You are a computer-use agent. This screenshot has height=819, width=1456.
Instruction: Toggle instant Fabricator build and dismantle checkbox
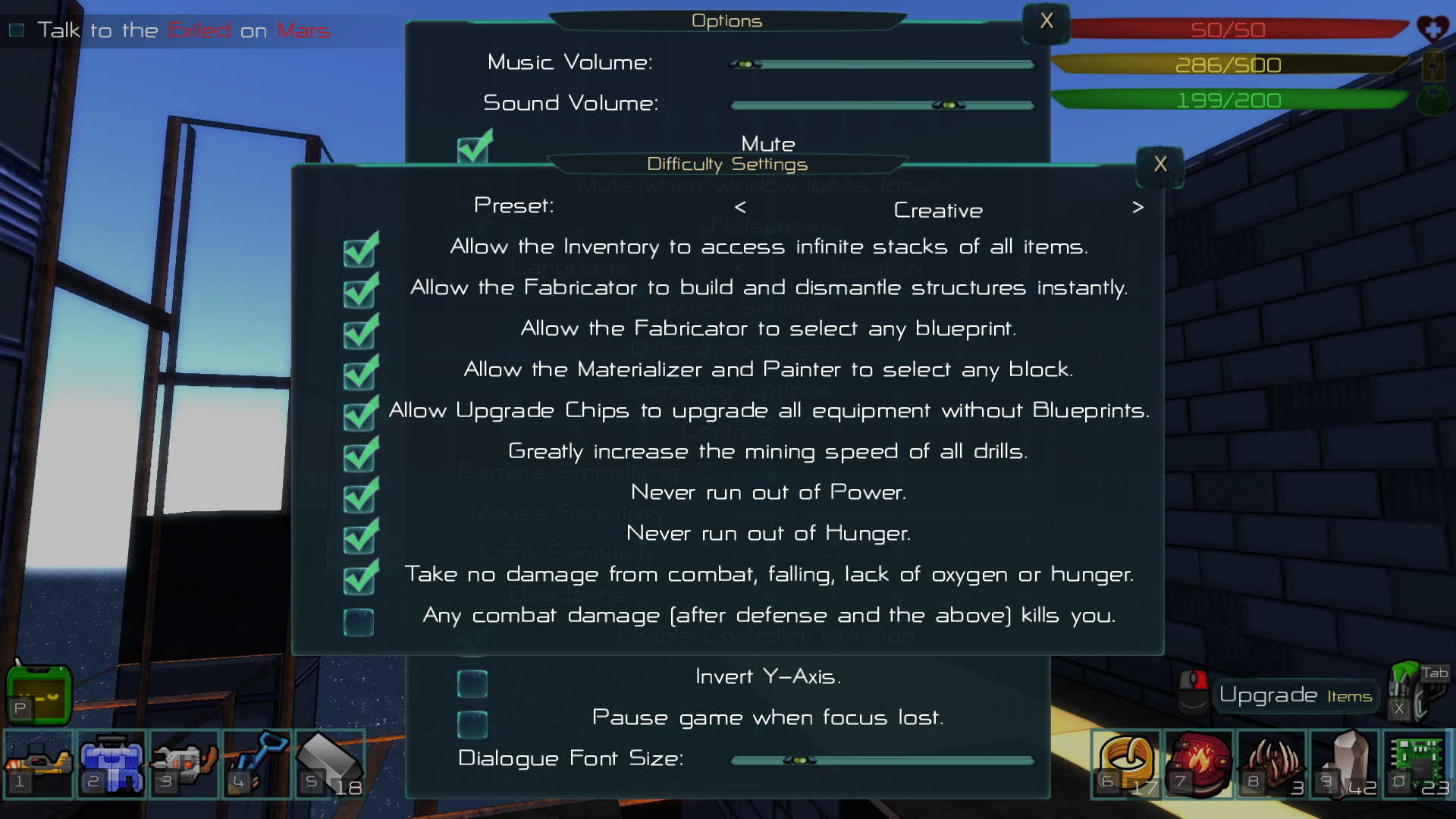point(359,292)
